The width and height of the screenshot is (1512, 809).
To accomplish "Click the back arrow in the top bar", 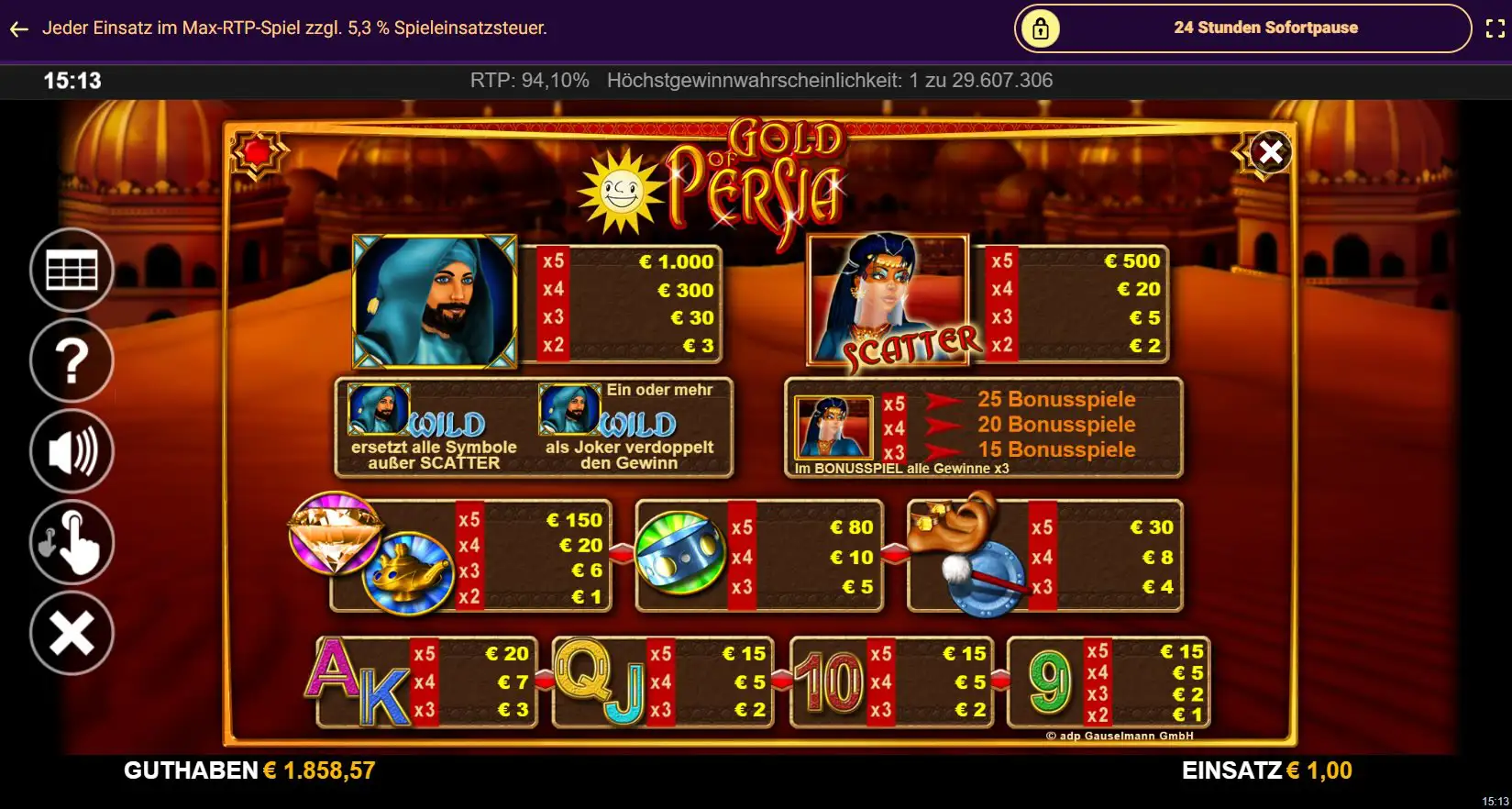I will [x=18, y=28].
